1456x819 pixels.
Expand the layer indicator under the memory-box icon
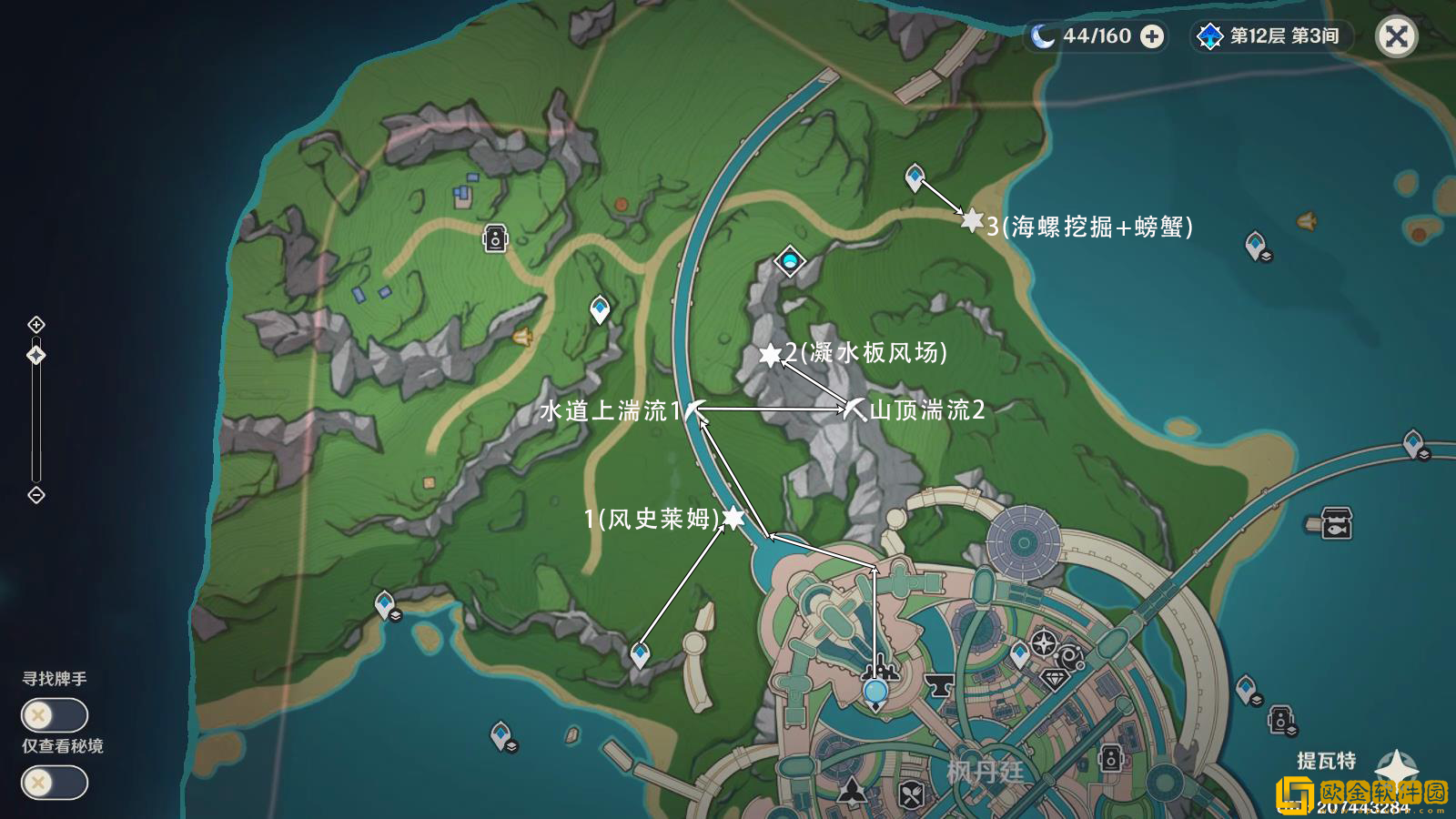point(1292,730)
